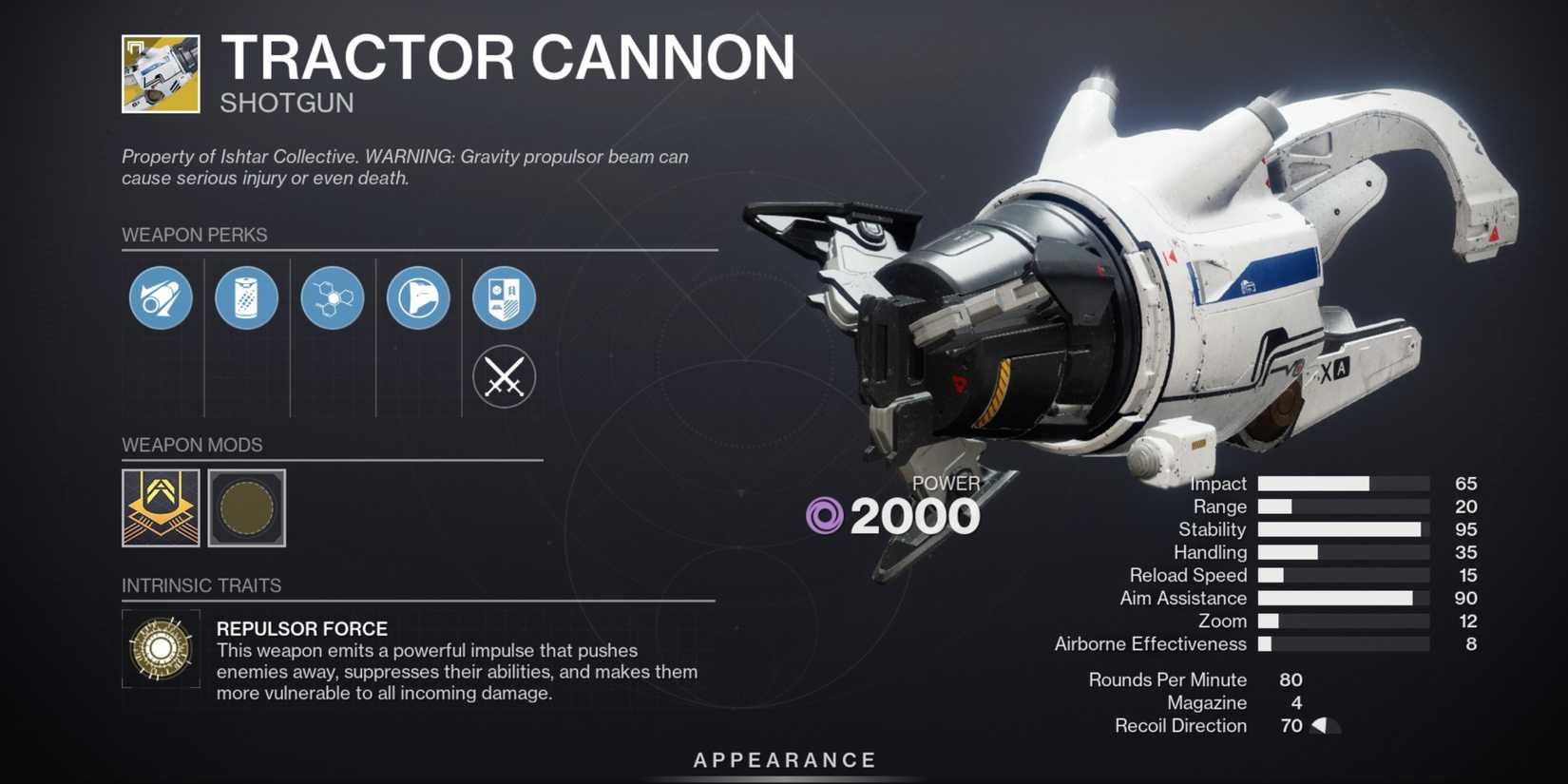The image size is (1568, 784).
Task: Click the REPULSOR FORCE trait name
Action: pyautogui.click(x=301, y=628)
